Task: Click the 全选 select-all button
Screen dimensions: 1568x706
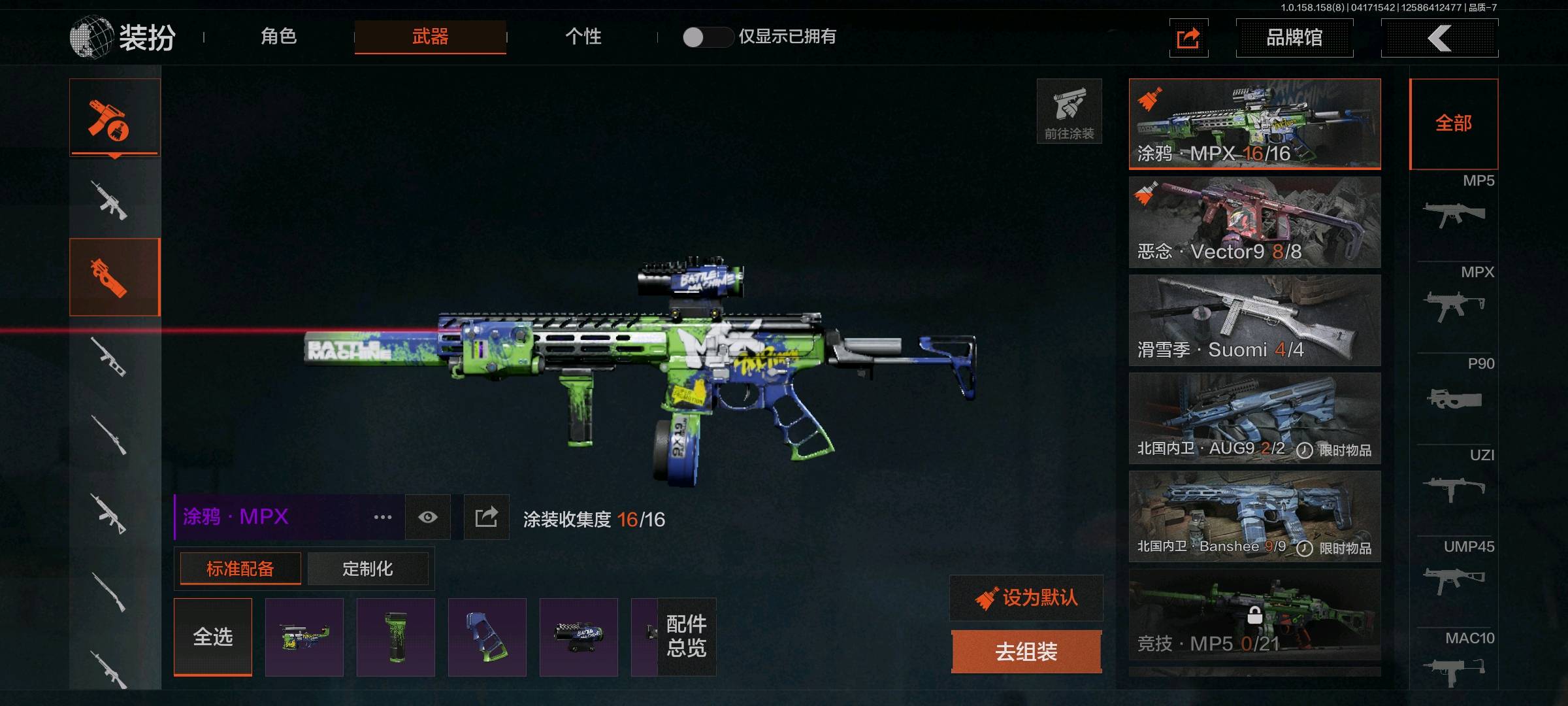Action: tap(213, 637)
